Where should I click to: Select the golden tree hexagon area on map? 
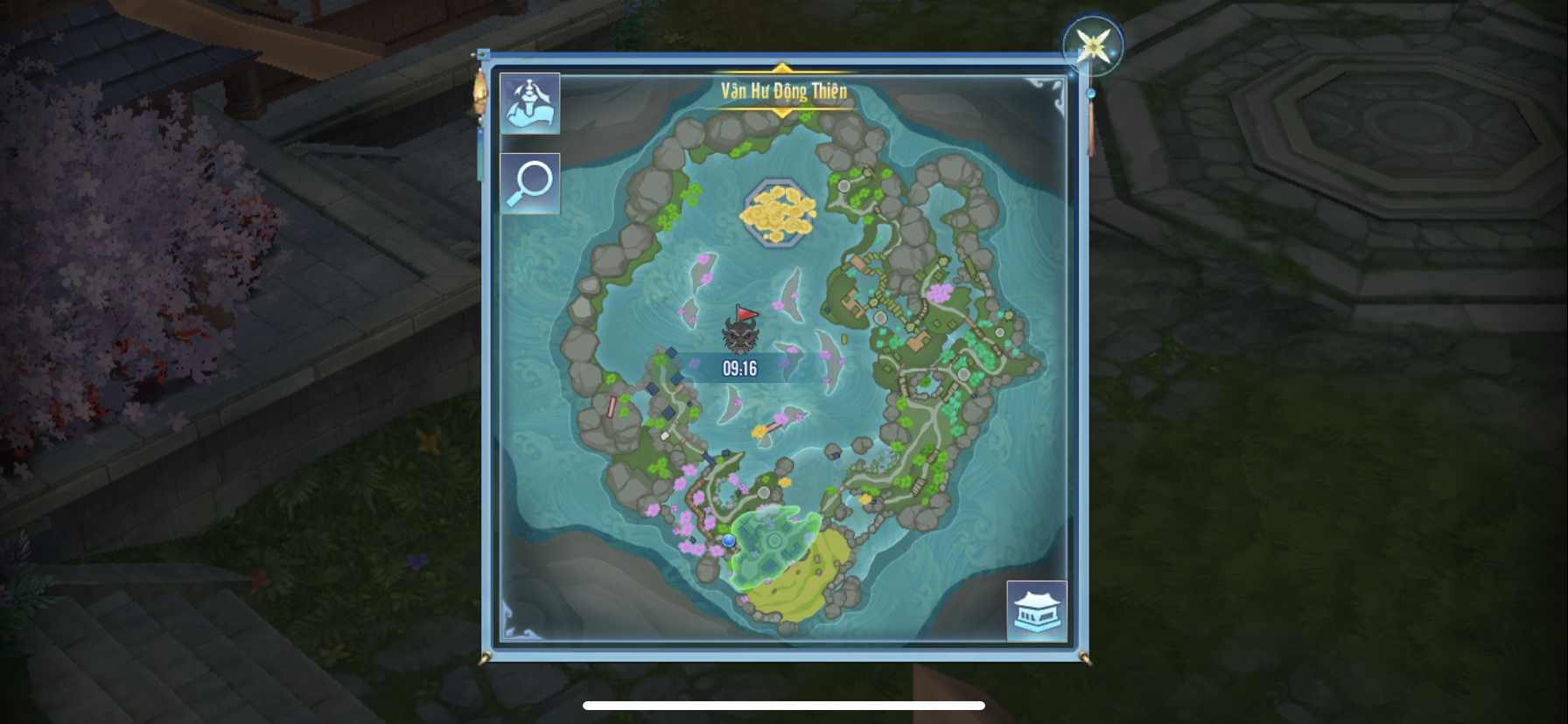tap(778, 212)
